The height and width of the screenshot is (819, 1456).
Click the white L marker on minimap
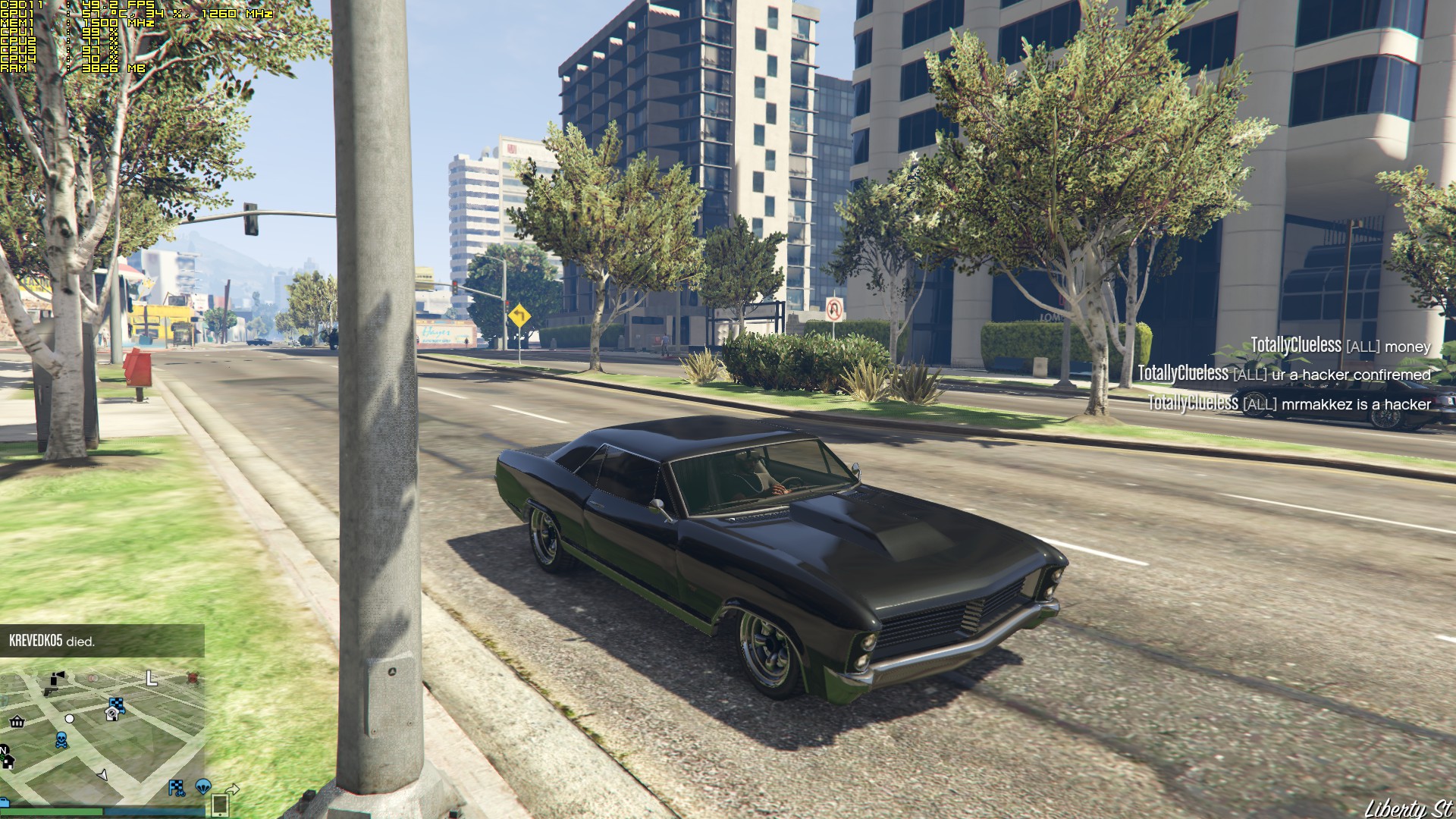151,678
